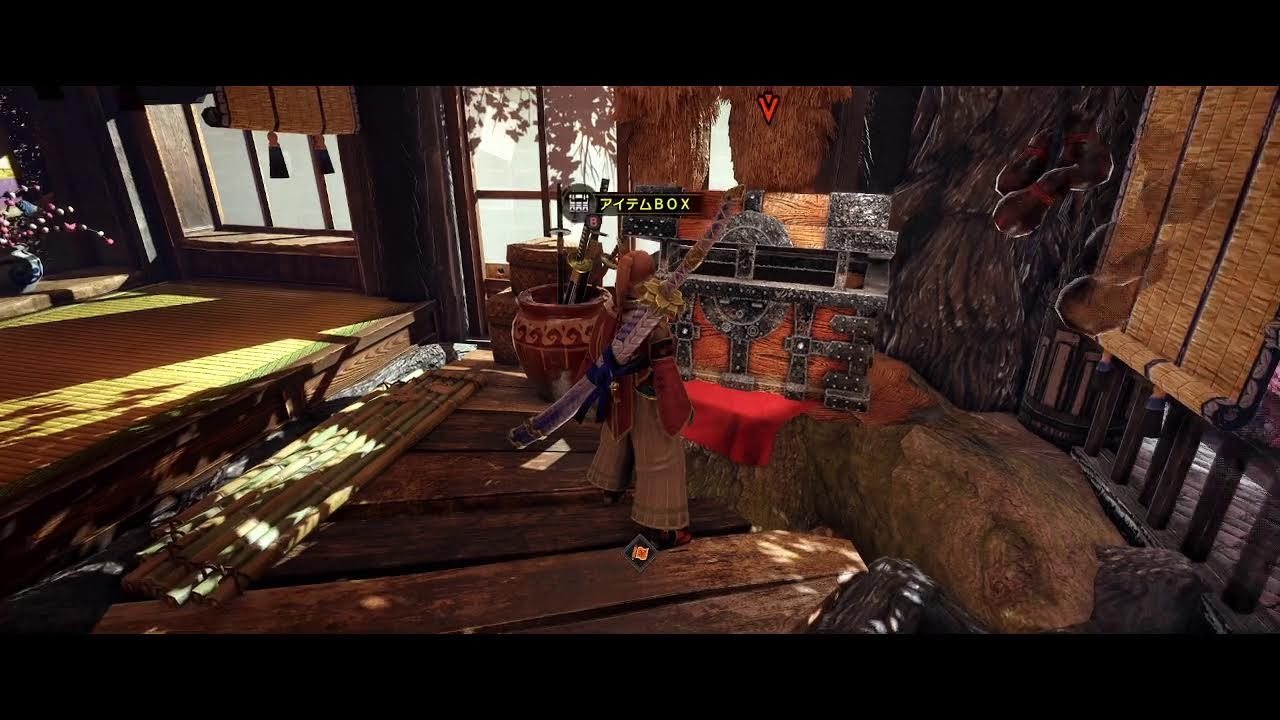This screenshot has width=1280, height=720.
Task: Click the orange flag diamond marker
Action: coord(638,551)
